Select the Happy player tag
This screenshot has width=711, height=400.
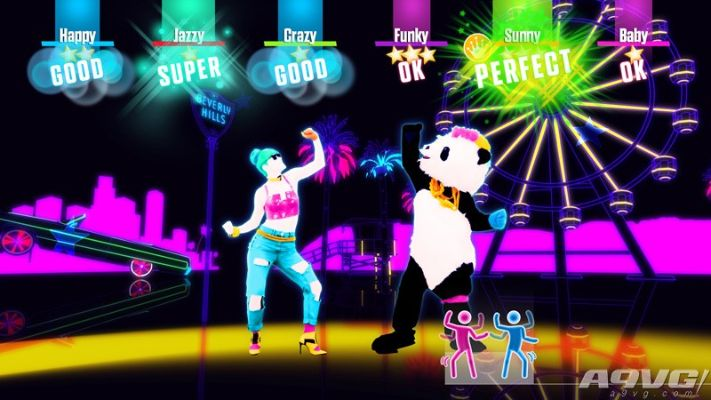point(78,35)
